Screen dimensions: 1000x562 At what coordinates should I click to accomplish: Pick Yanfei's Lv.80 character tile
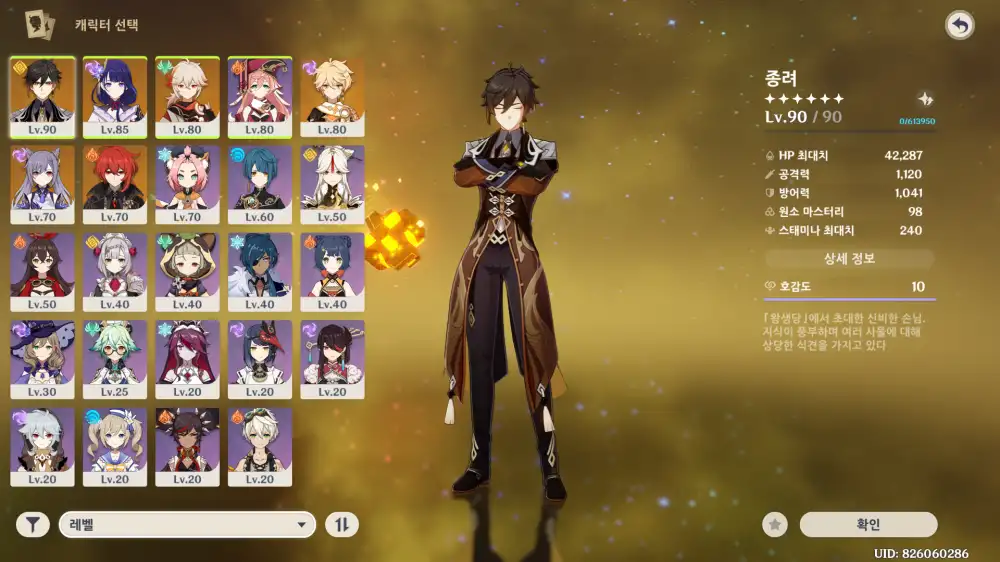click(x=260, y=96)
